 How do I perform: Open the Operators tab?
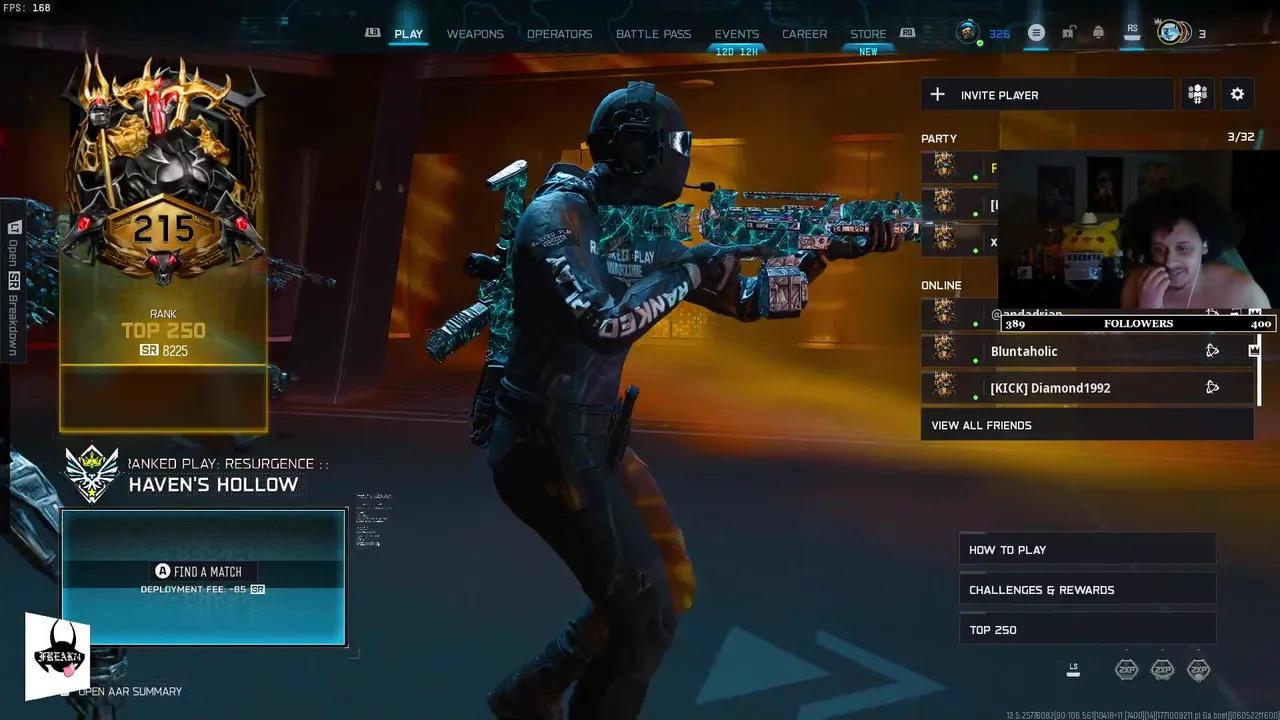(559, 34)
